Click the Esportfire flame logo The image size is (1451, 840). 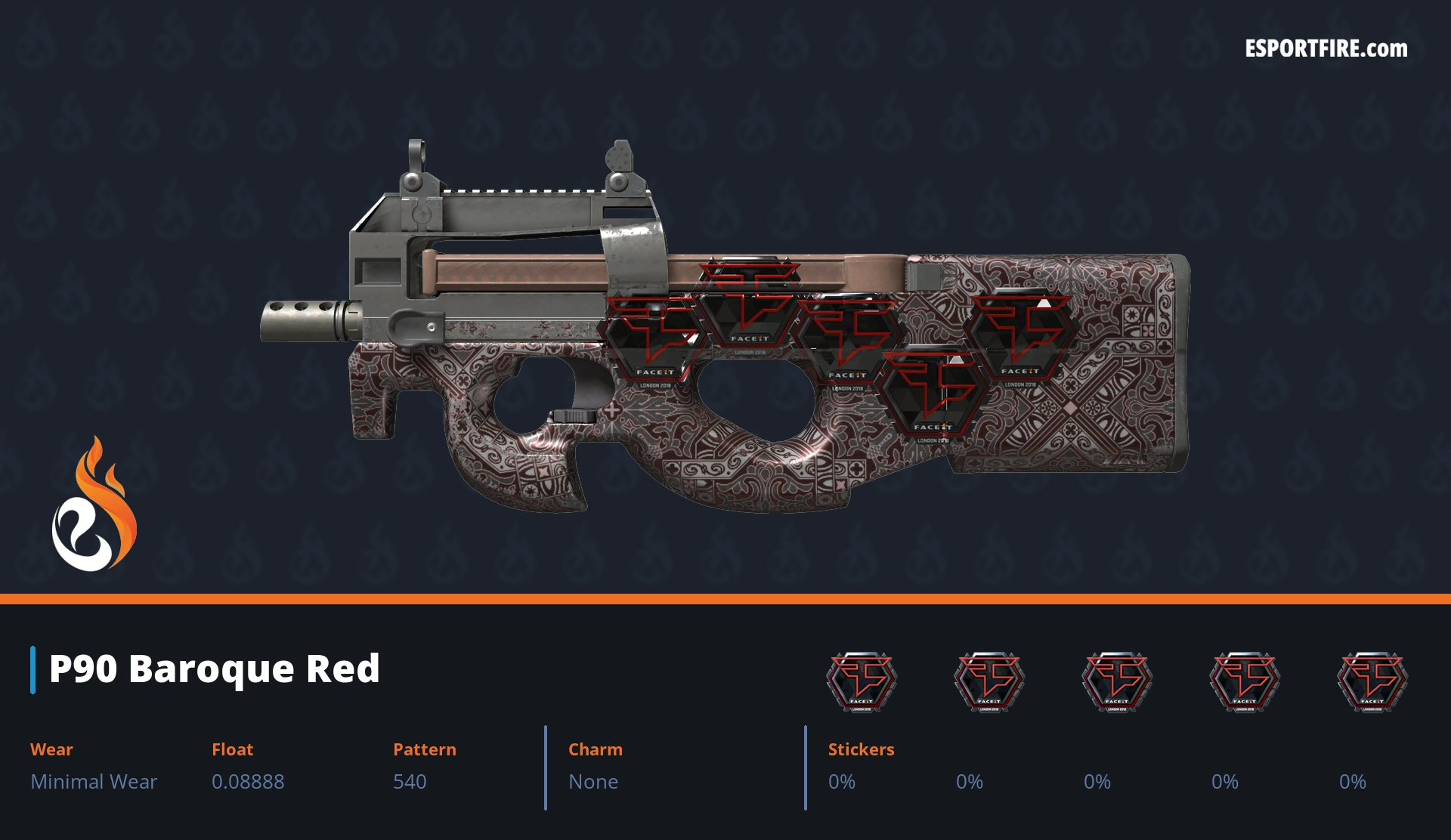pos(94,505)
